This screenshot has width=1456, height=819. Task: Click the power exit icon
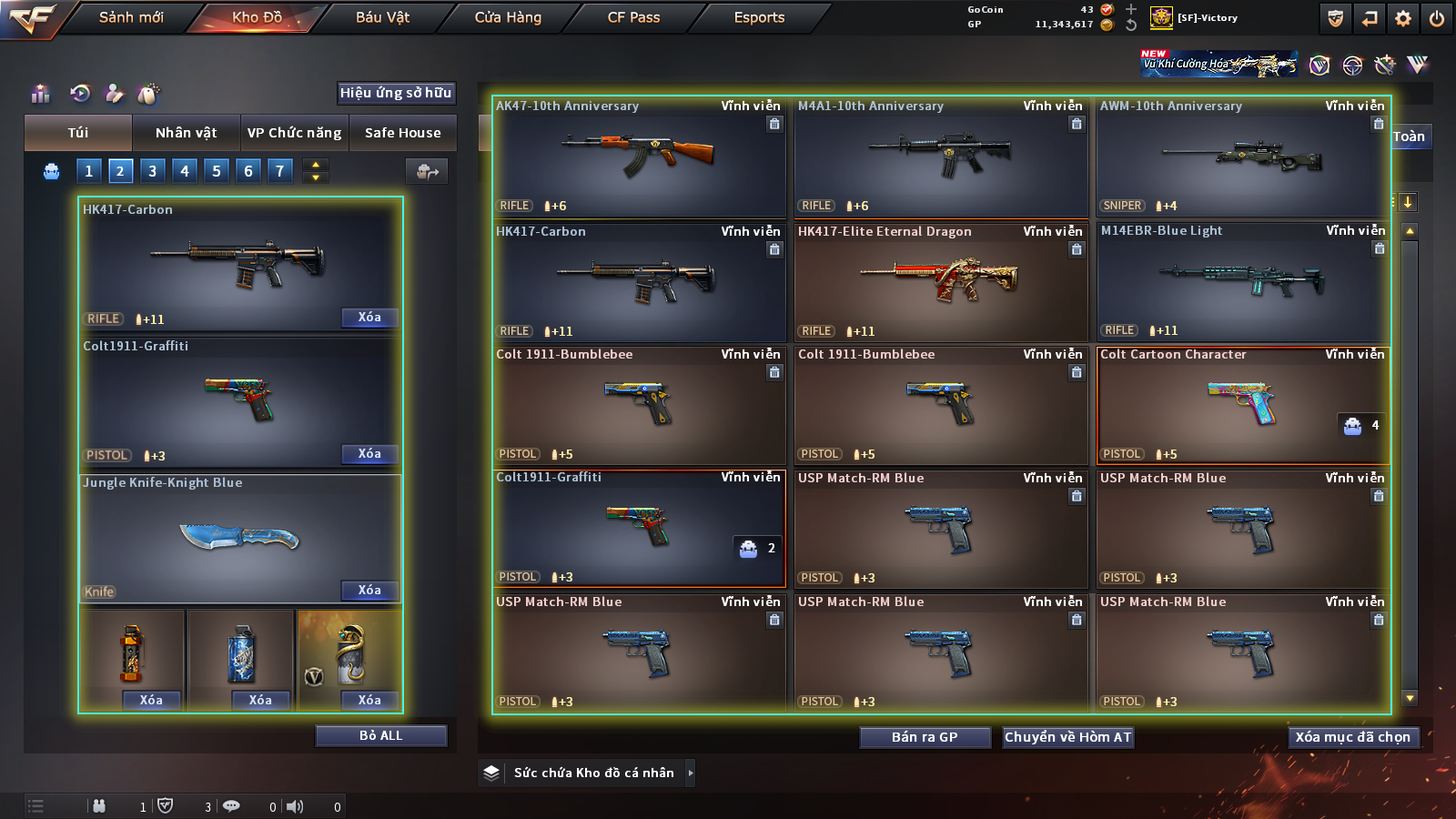tap(1437, 18)
